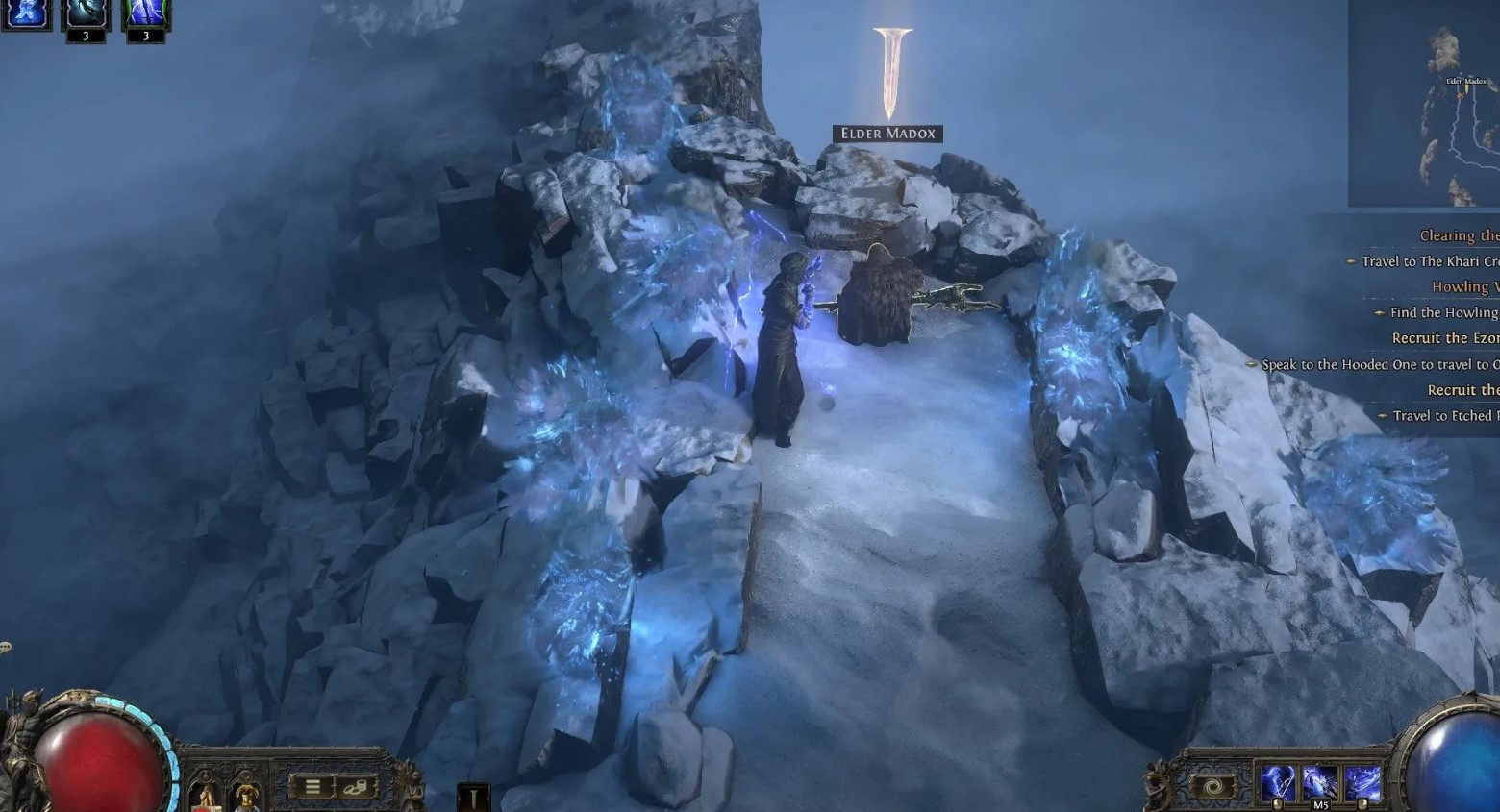Select the Travel to Etched quest objective
The height and width of the screenshot is (812, 1500).
(1444, 416)
